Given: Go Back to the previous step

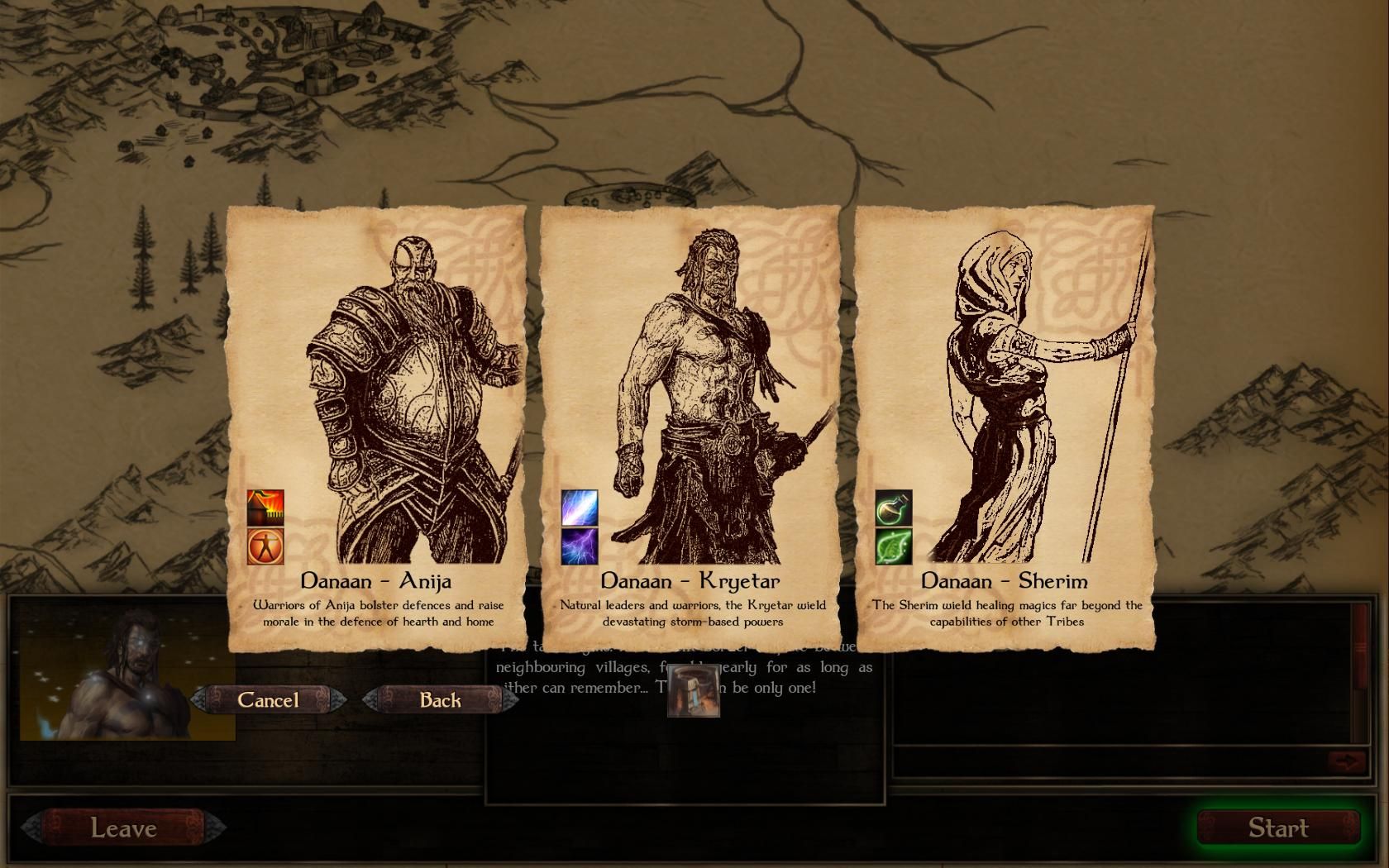Looking at the screenshot, I should (x=440, y=700).
